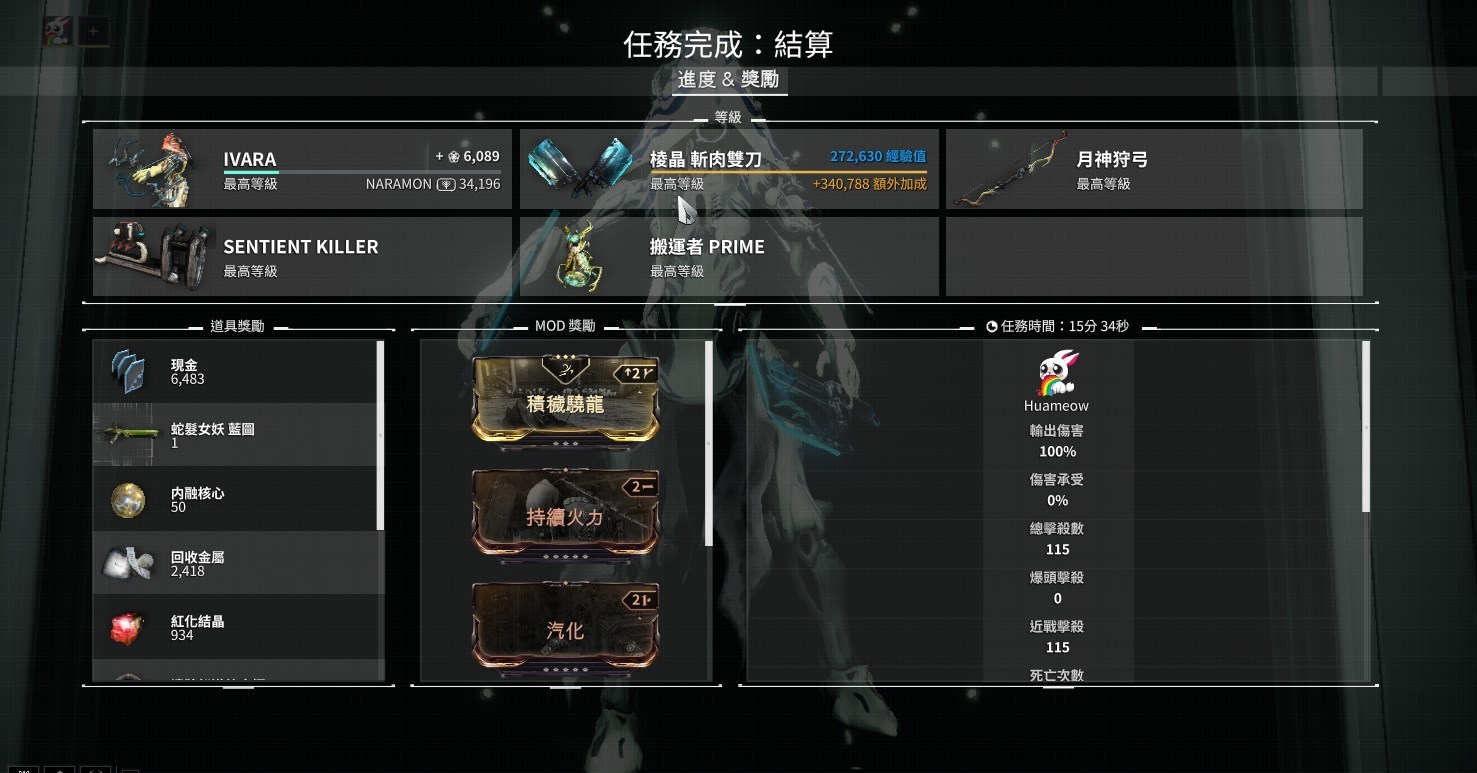Switch to the 進度 & 獎勵 tab
This screenshot has height=773, width=1477.
[x=729, y=79]
